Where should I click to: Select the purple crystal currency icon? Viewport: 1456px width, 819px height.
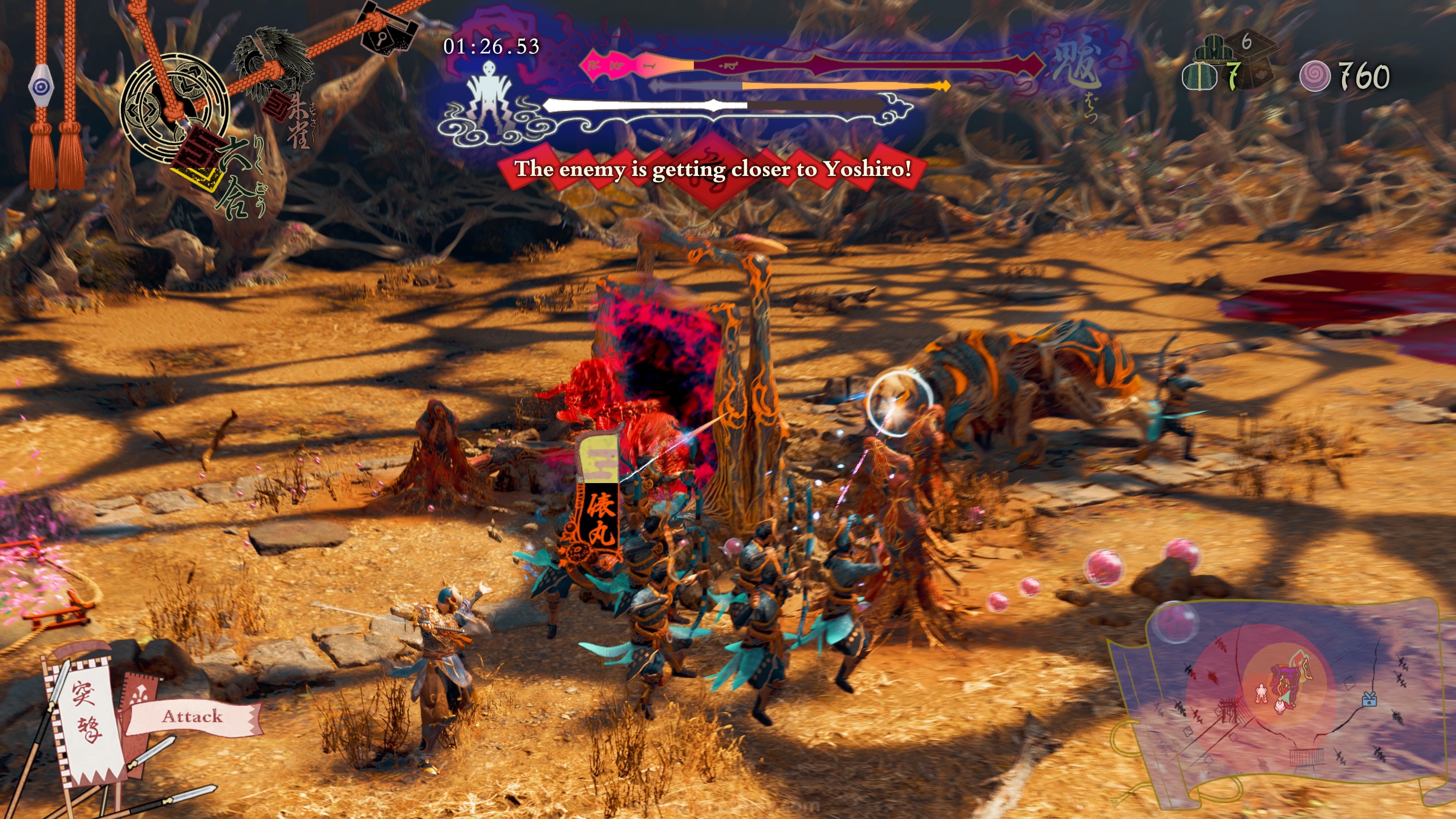(1315, 76)
